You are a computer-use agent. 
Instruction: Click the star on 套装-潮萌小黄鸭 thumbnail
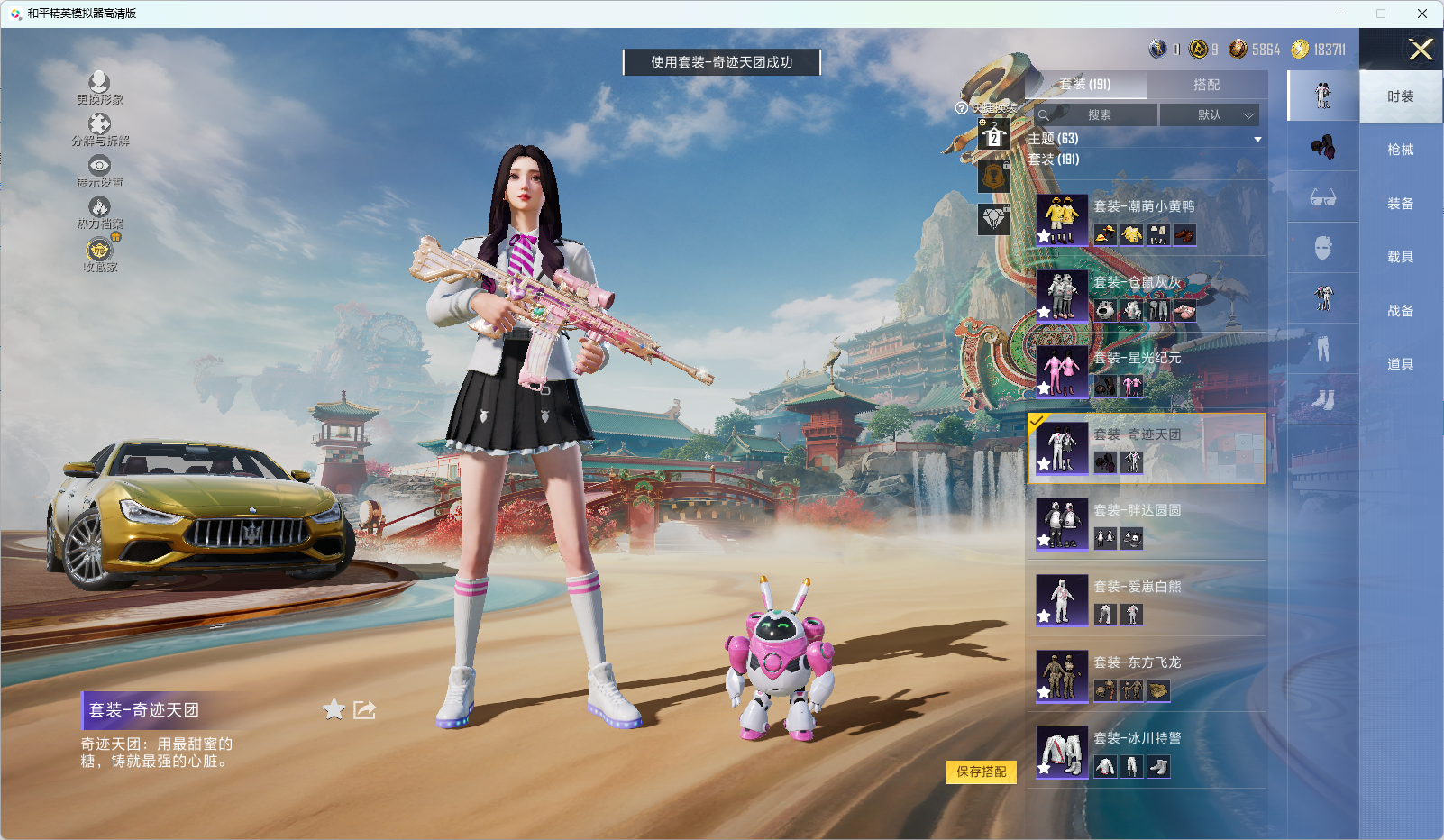(x=1044, y=236)
